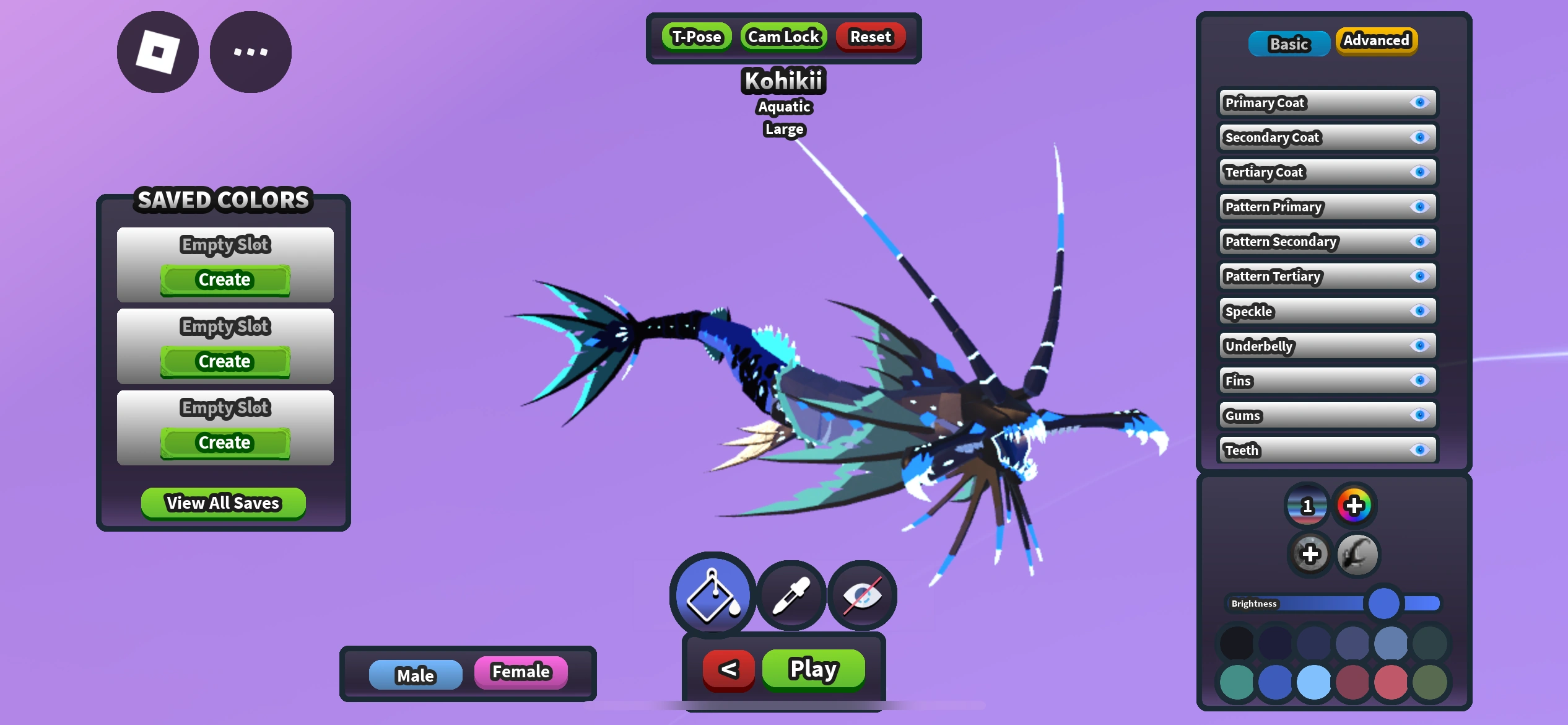This screenshot has height=725, width=1568.
Task: Click View All Saves
Action: click(223, 503)
